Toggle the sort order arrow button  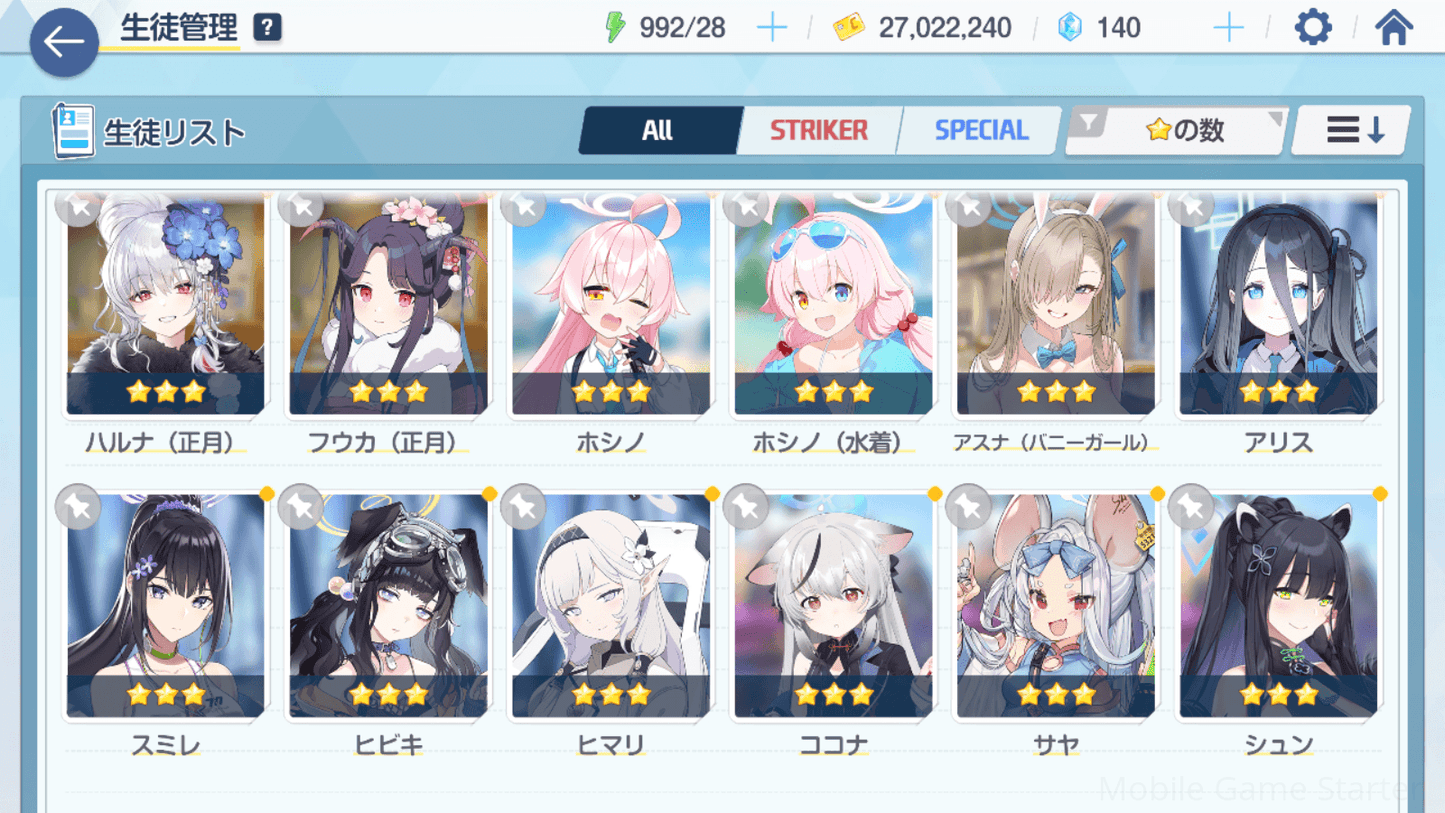[x=1353, y=130]
